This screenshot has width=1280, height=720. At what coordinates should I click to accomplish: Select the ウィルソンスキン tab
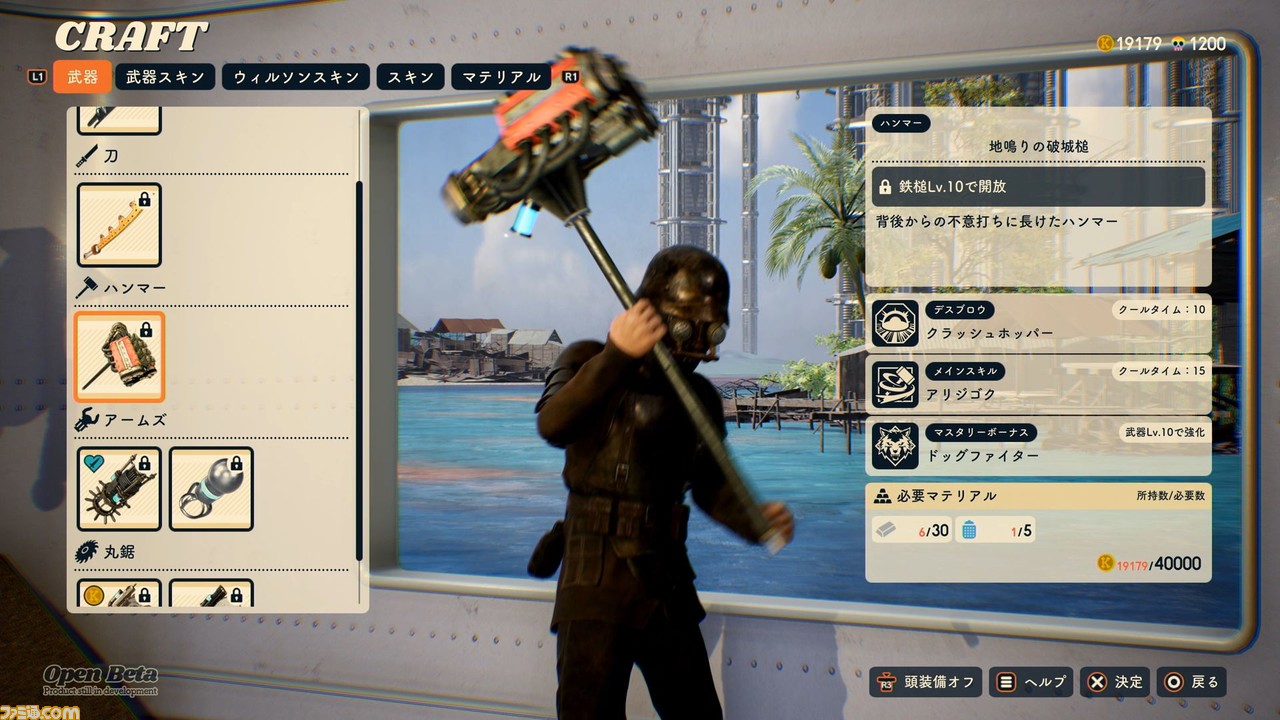[x=296, y=77]
